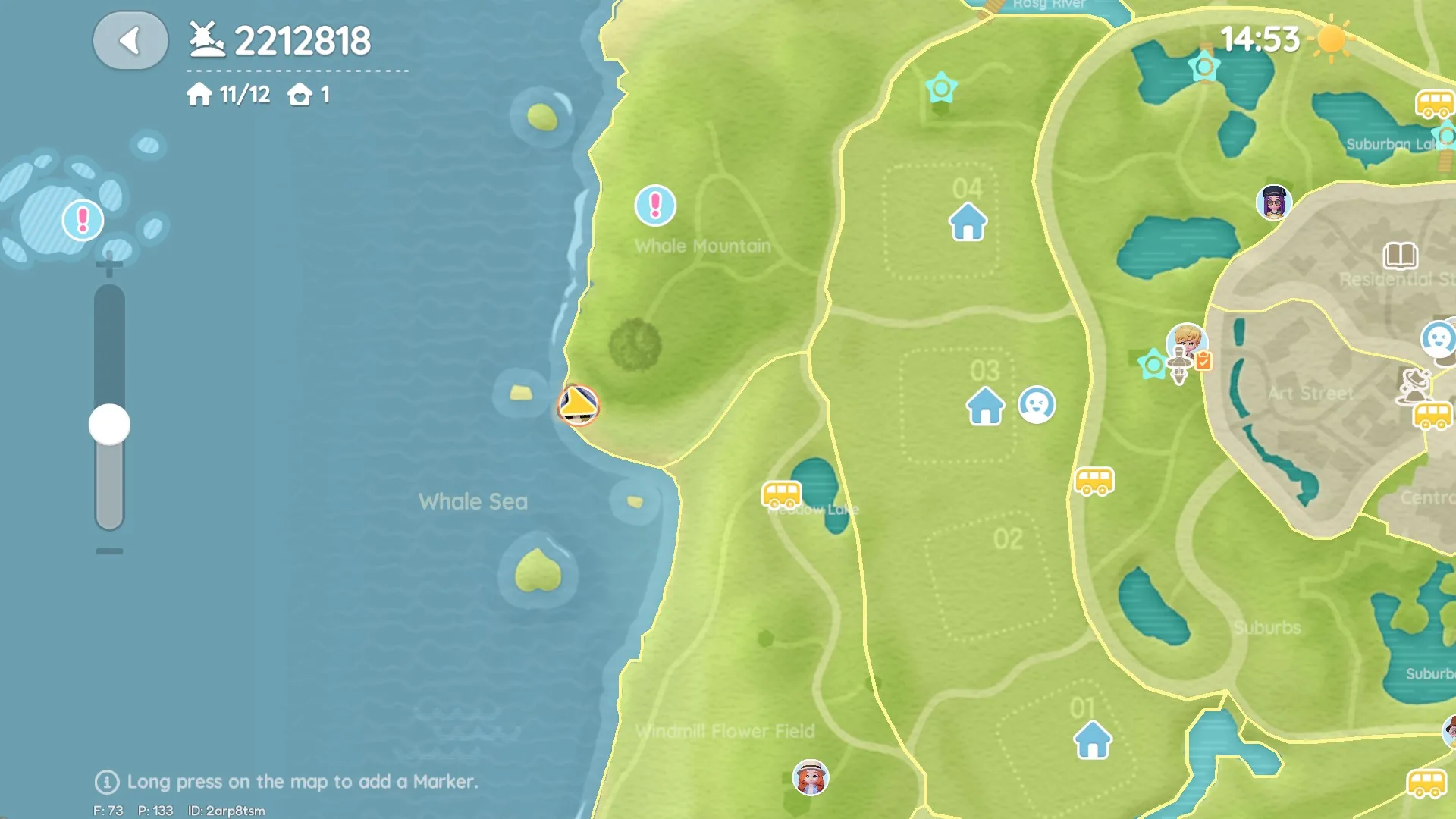Click the book icon near Residential Street
The height and width of the screenshot is (819, 1456).
1402,256
